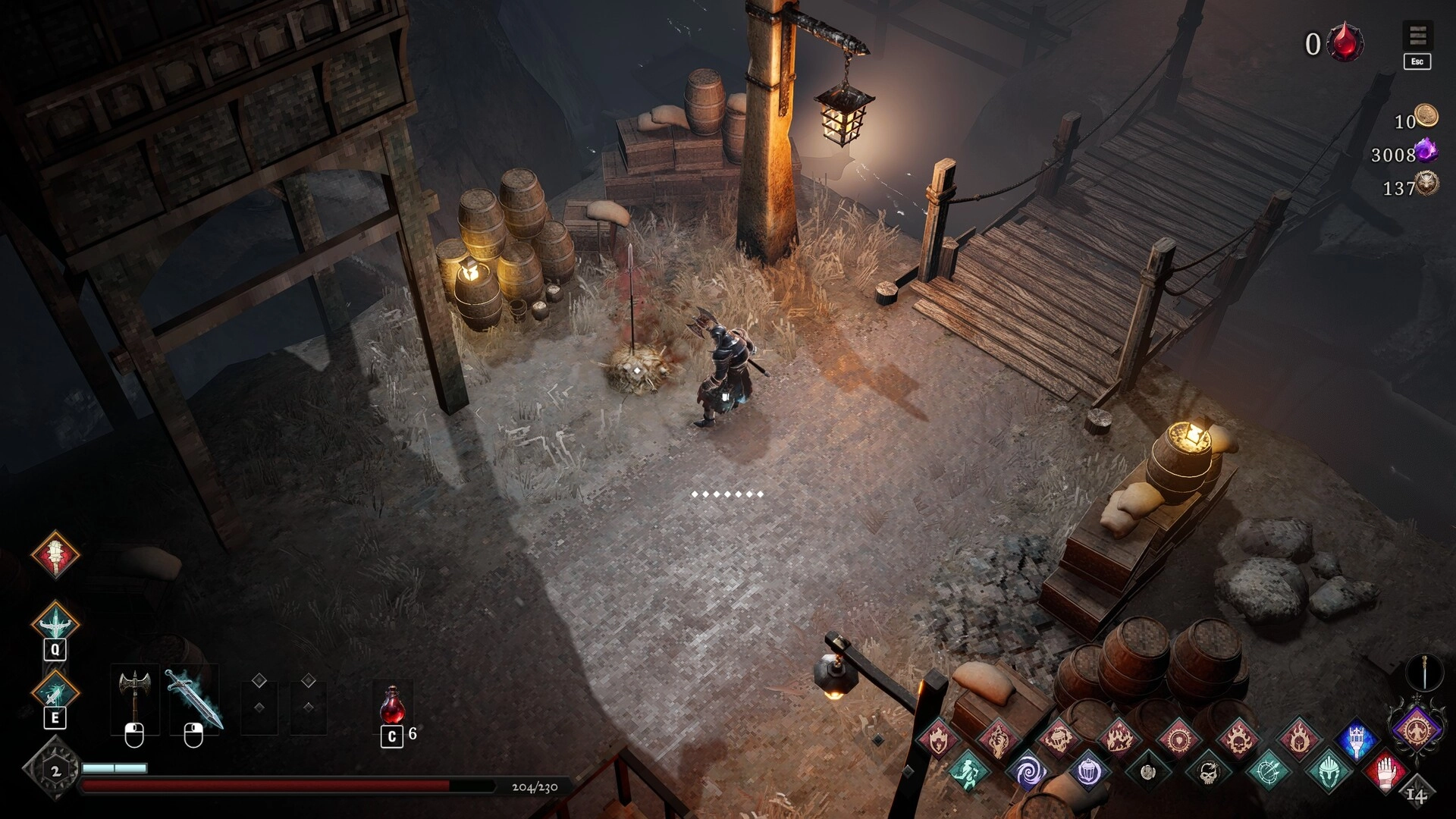The image size is (1456, 819).
Task: Select the glowing frost sword slot
Action: 193,698
